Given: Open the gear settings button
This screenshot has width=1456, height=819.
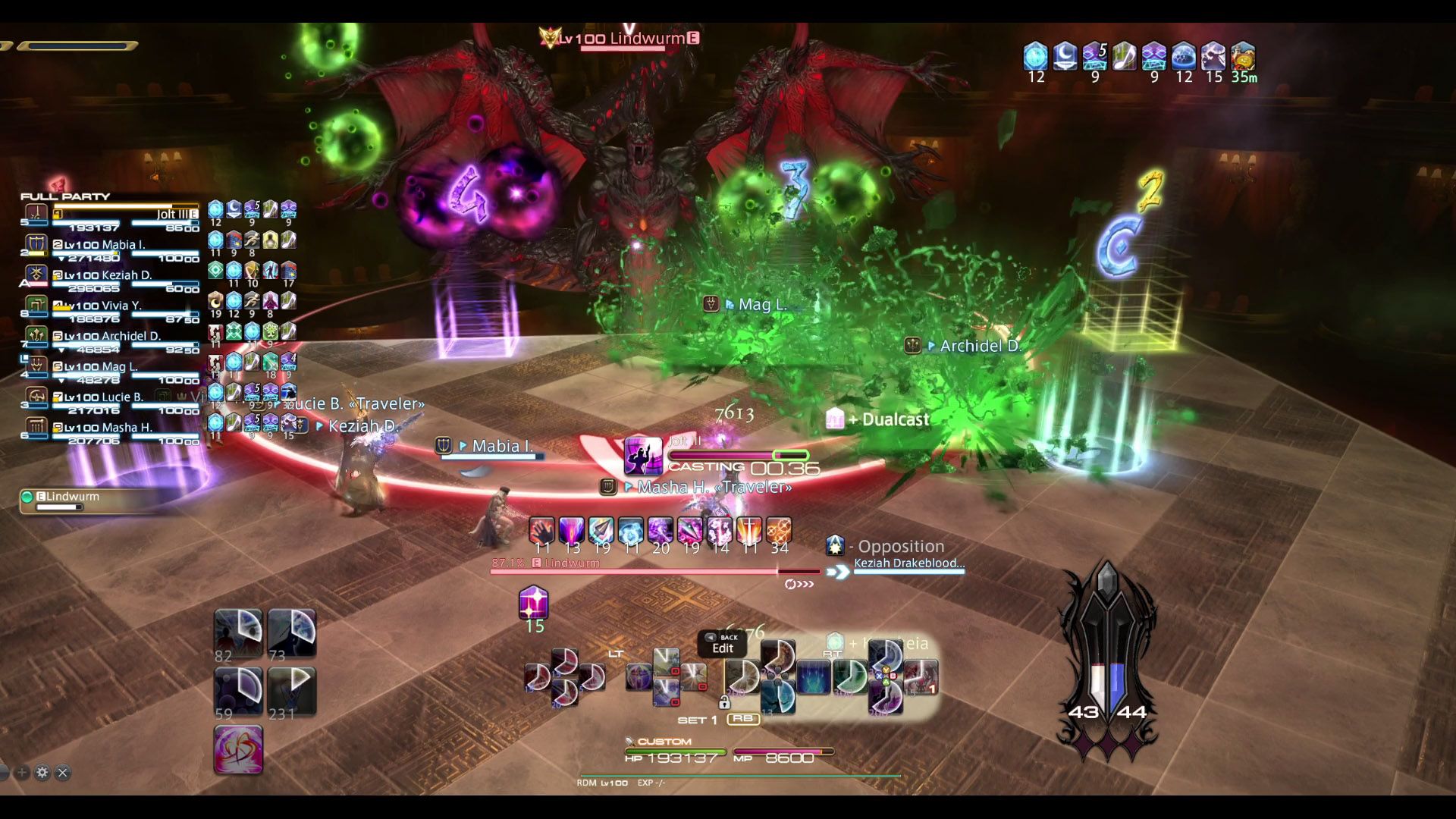Looking at the screenshot, I should [42, 773].
